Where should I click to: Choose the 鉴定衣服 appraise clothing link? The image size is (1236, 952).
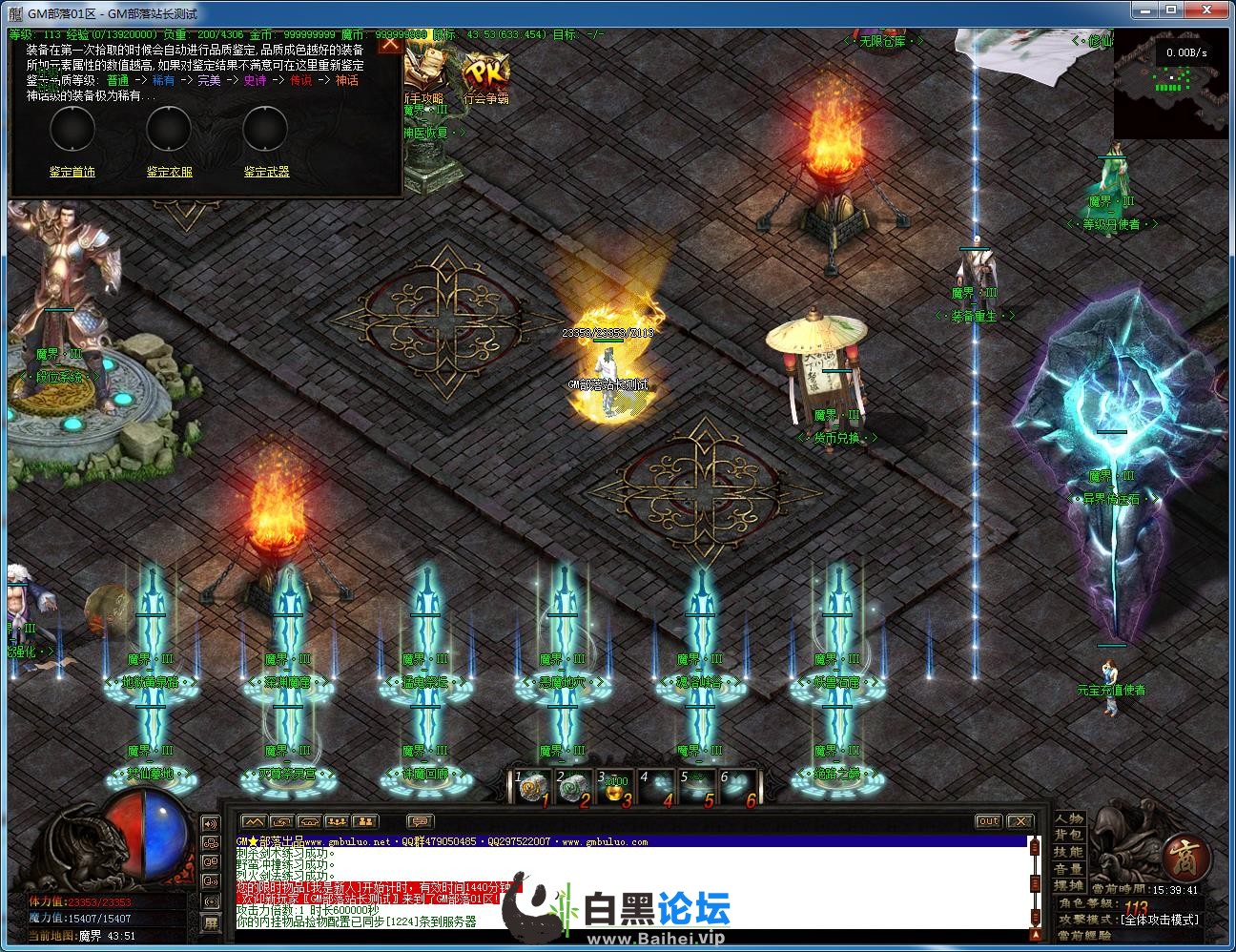pos(169,172)
